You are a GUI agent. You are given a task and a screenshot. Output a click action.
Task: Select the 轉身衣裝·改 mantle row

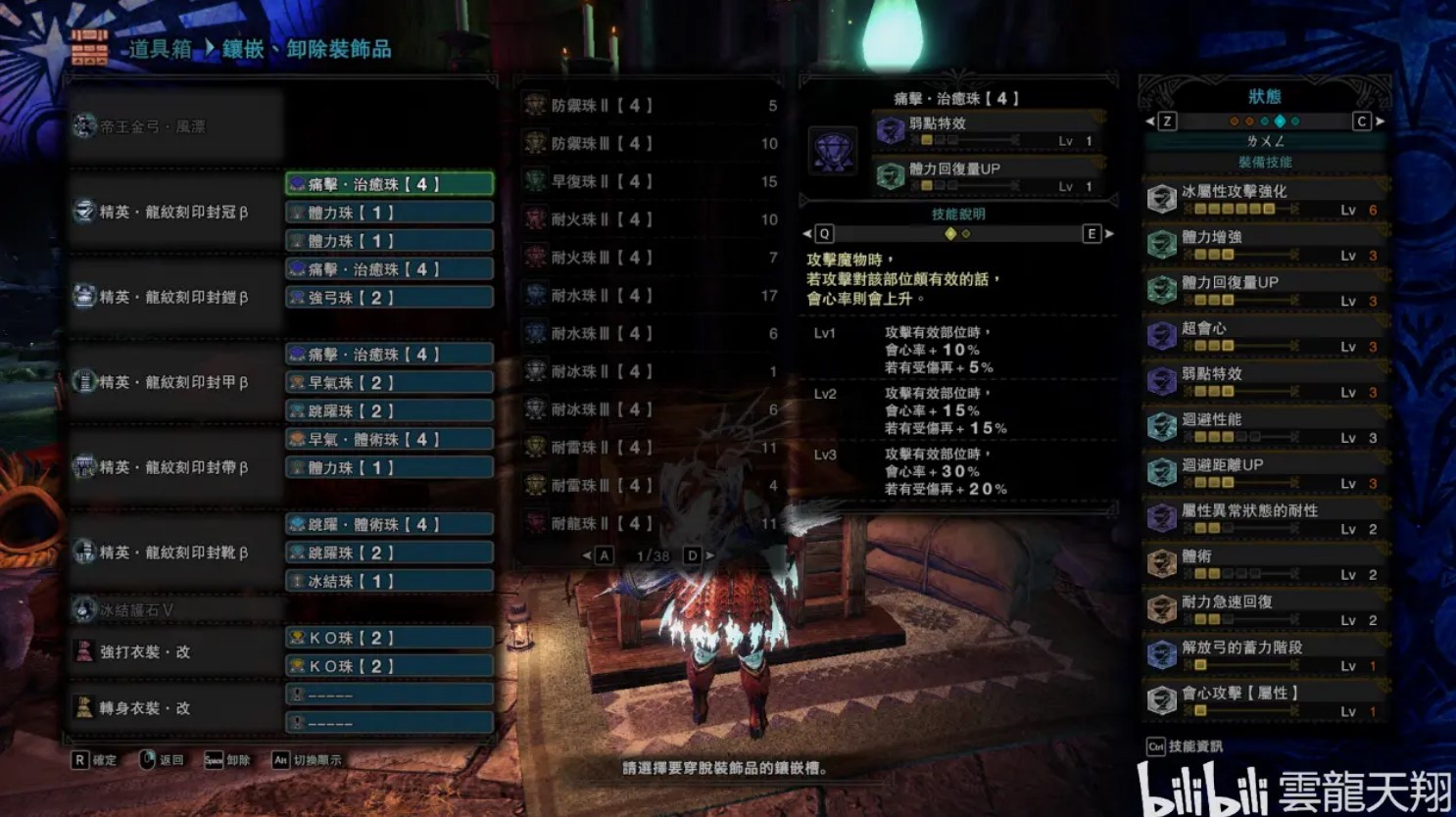coord(176,708)
